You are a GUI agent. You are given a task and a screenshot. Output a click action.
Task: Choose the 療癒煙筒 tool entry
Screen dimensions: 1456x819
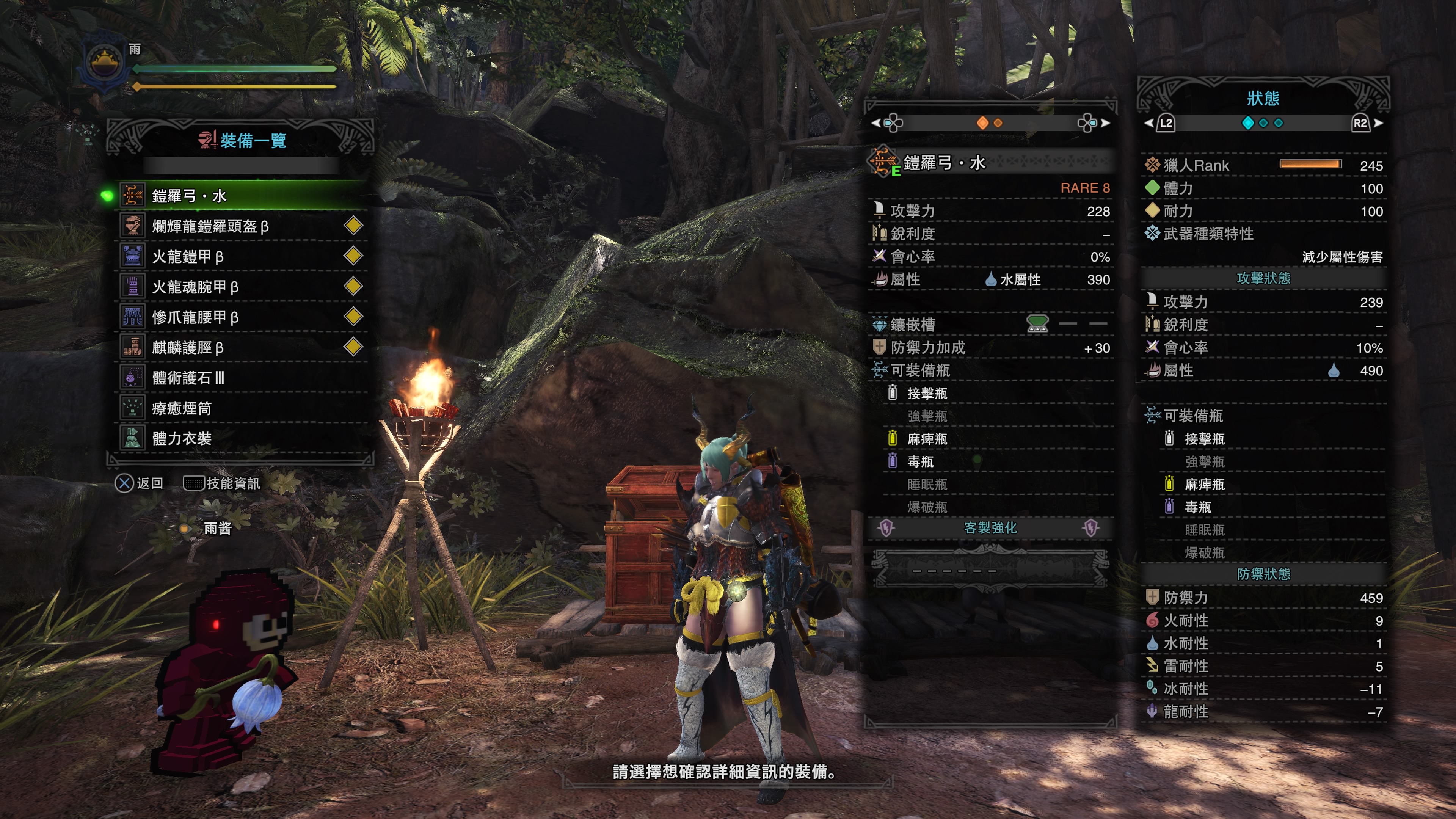243,408
